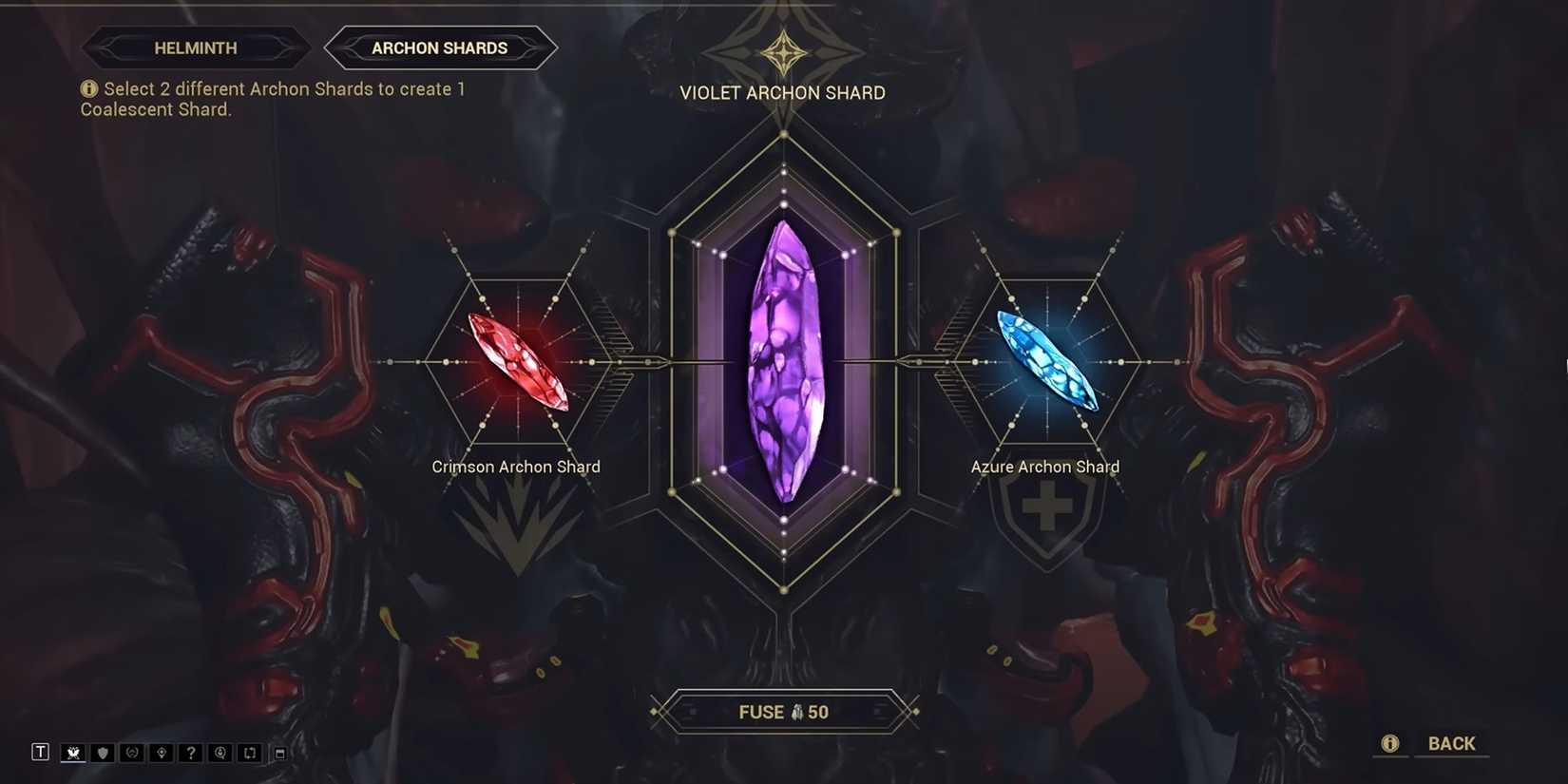Select the text chat icon

click(41, 752)
